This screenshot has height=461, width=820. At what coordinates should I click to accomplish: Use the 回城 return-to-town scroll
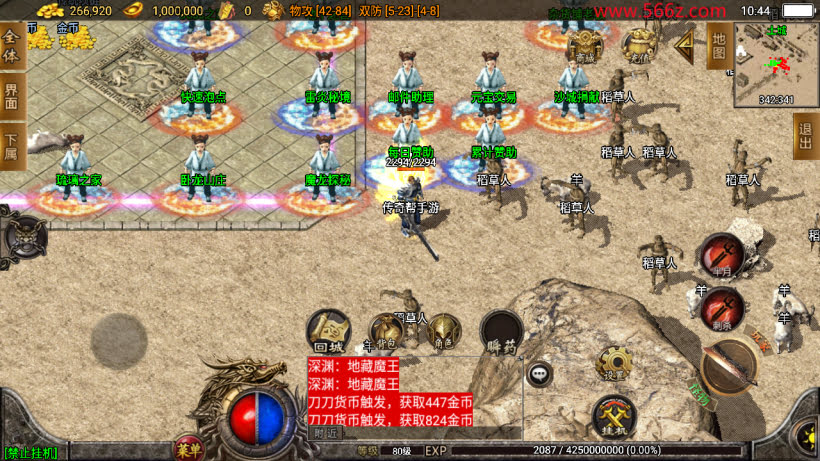pos(328,331)
